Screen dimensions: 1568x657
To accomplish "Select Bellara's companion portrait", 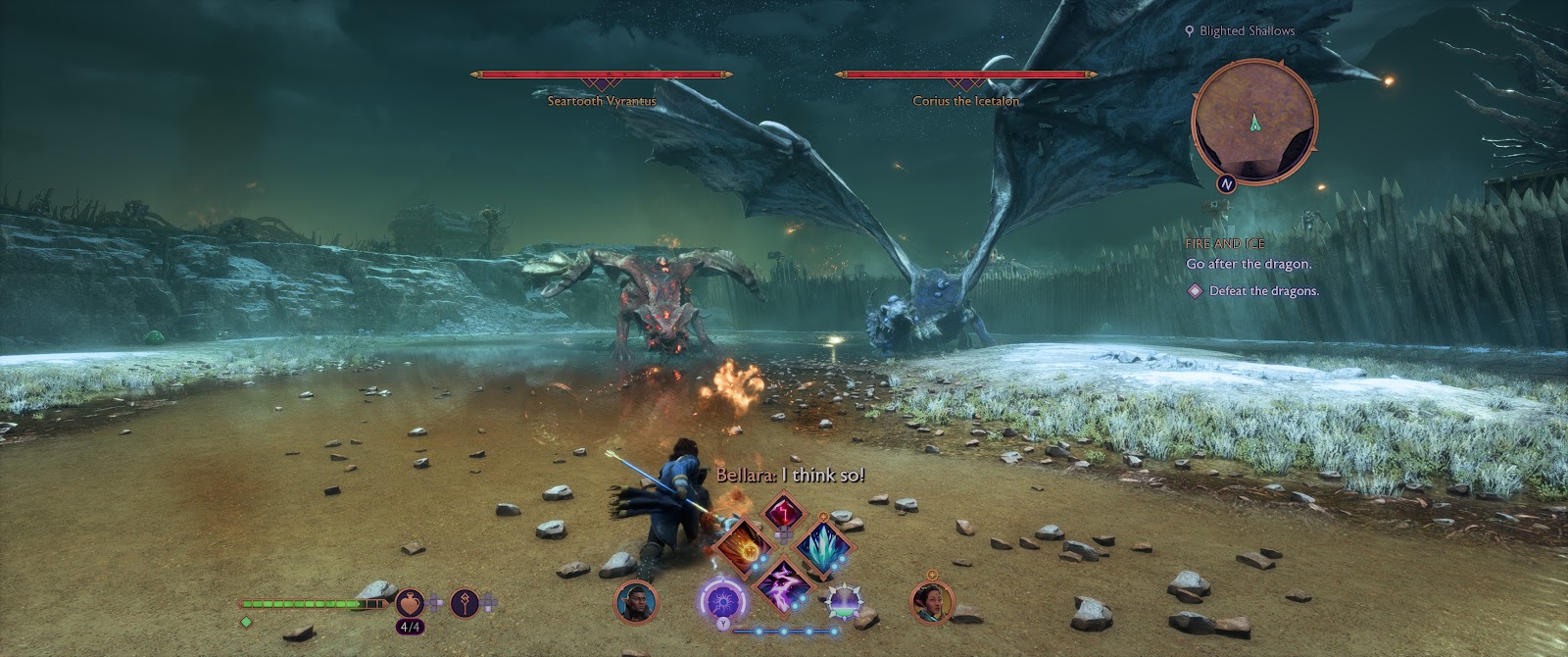I will (930, 601).
